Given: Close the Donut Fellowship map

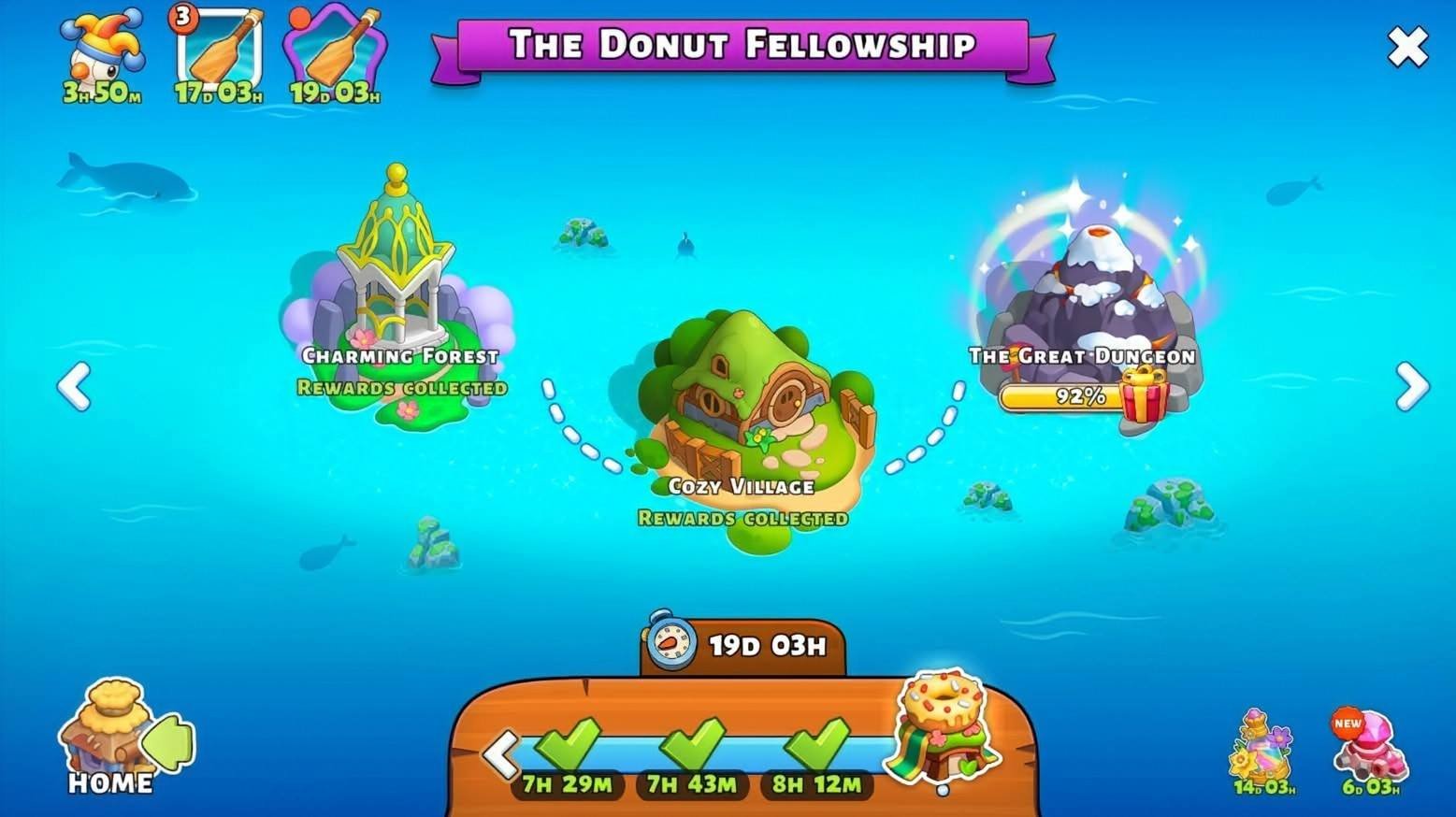Looking at the screenshot, I should pyautogui.click(x=1406, y=47).
